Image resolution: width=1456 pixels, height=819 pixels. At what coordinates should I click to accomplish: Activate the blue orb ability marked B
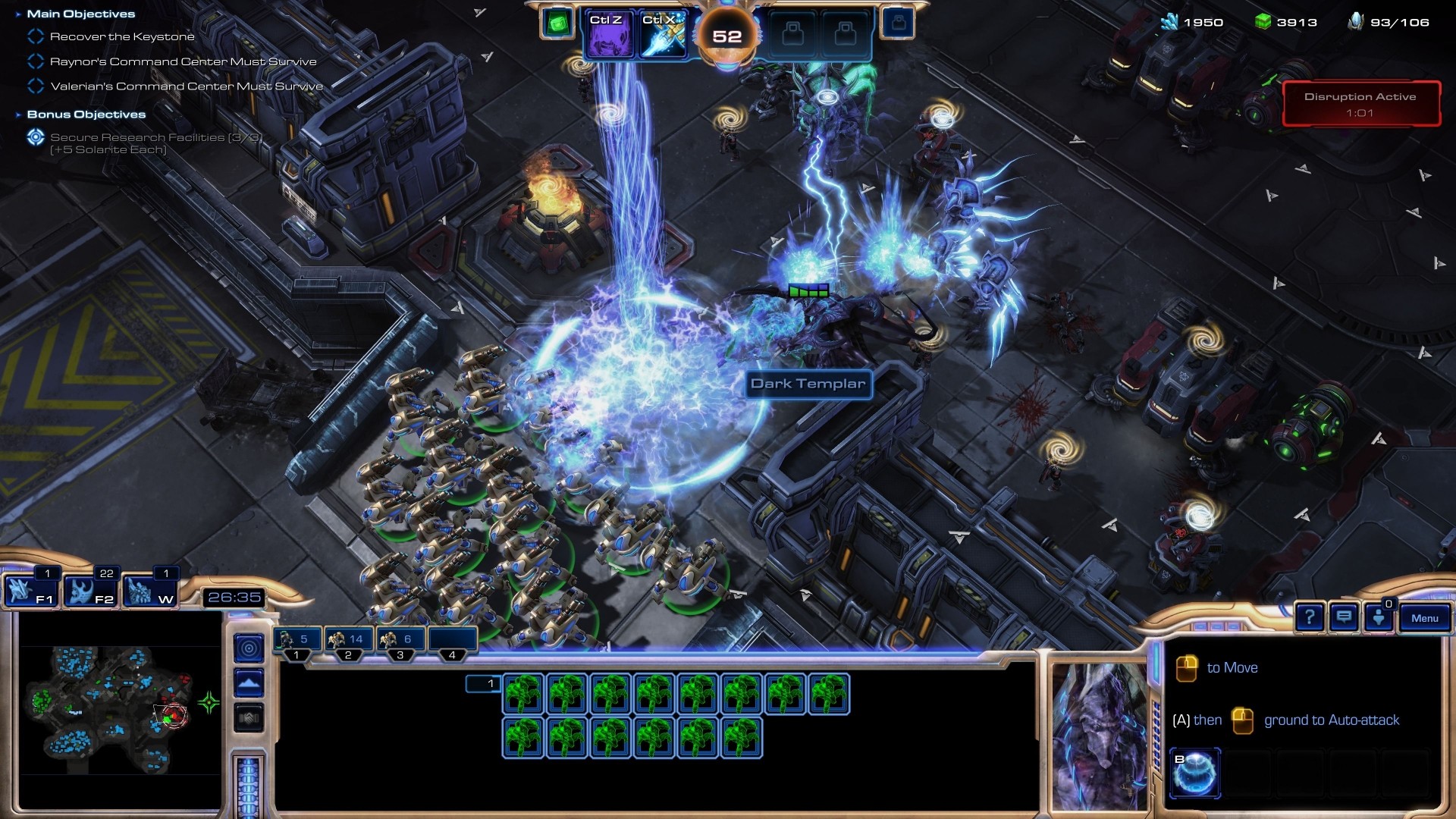point(1195,773)
